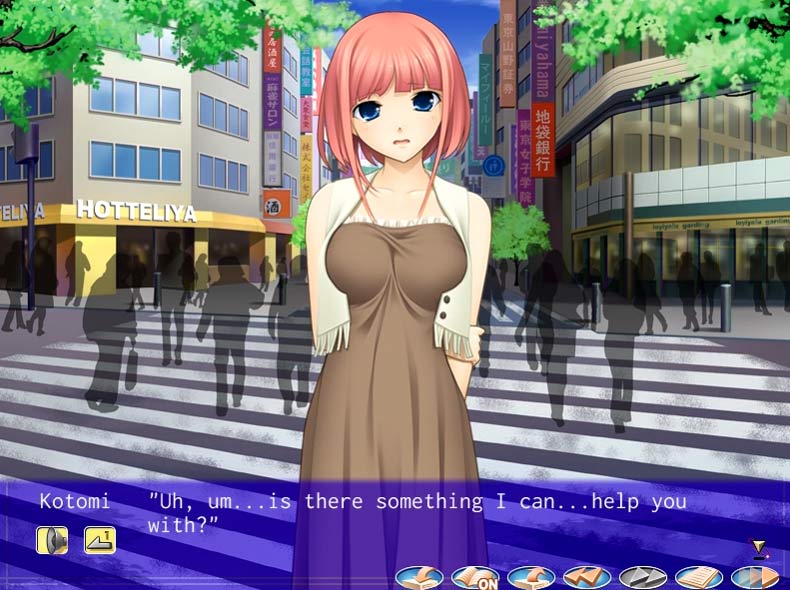Replay Kotomi's voice with the speaker icon
Screen dimensions: 790x590
pyautogui.click(x=52, y=540)
